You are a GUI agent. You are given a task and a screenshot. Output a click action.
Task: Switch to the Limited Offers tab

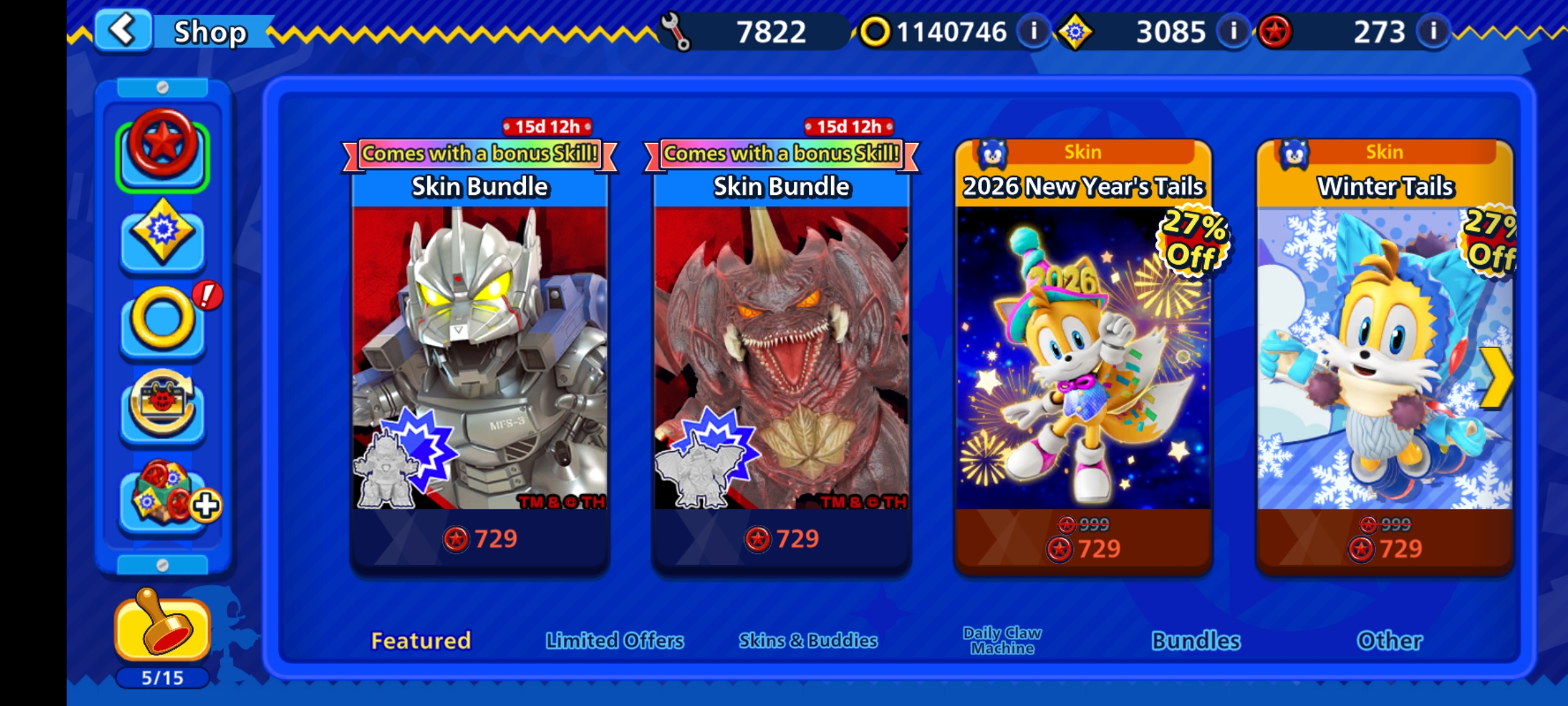pyautogui.click(x=615, y=641)
